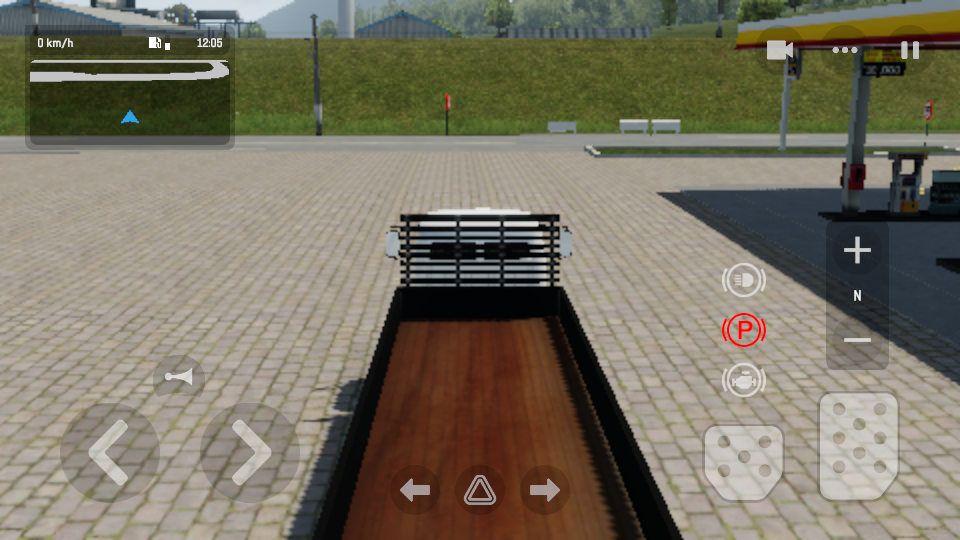Activate the left turn signal

[x=415, y=490]
